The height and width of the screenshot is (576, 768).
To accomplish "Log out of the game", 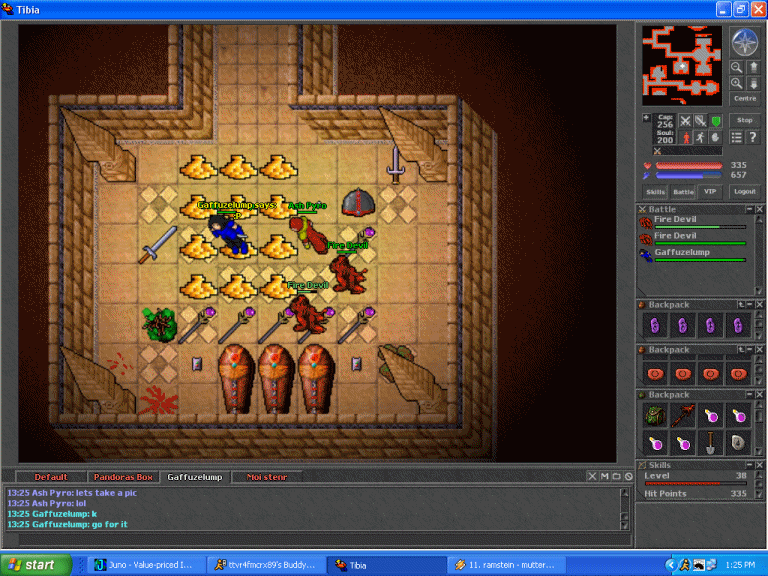I will tap(744, 191).
